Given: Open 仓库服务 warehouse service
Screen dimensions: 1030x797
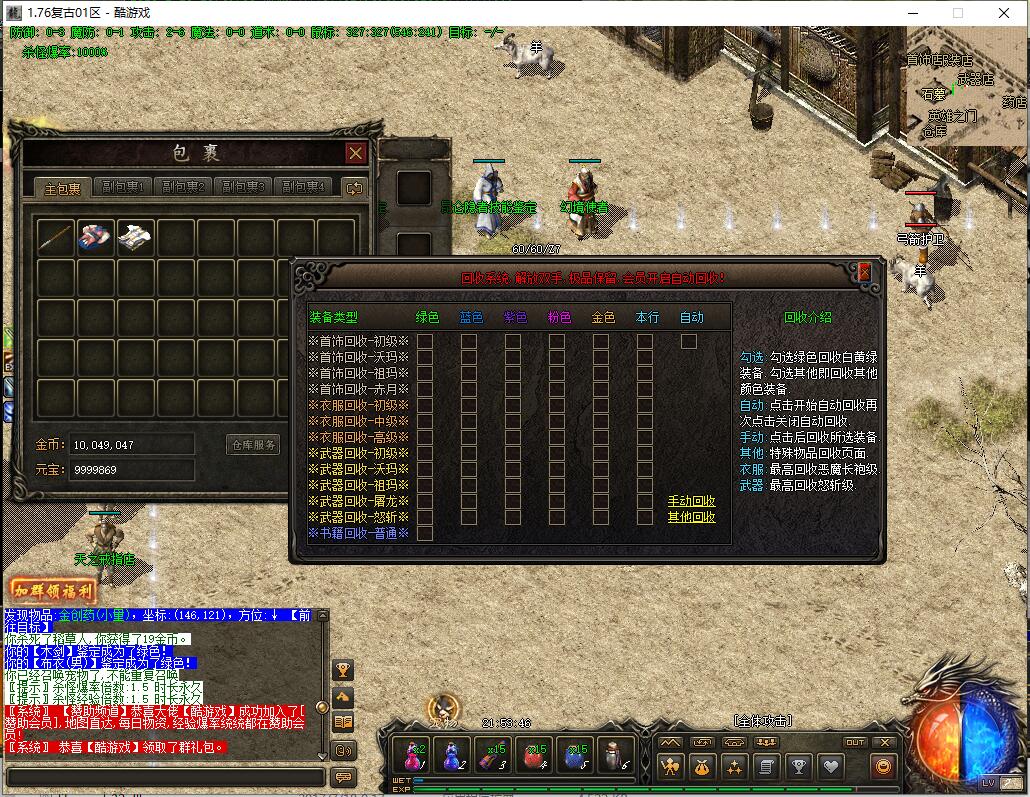Looking at the screenshot, I should pos(254,445).
